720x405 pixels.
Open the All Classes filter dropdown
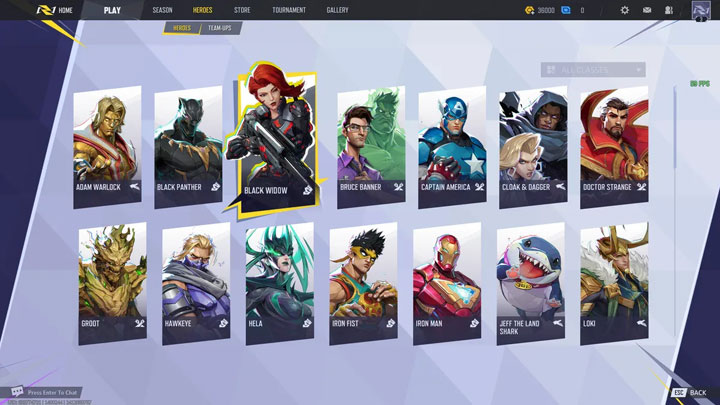[x=593, y=70]
